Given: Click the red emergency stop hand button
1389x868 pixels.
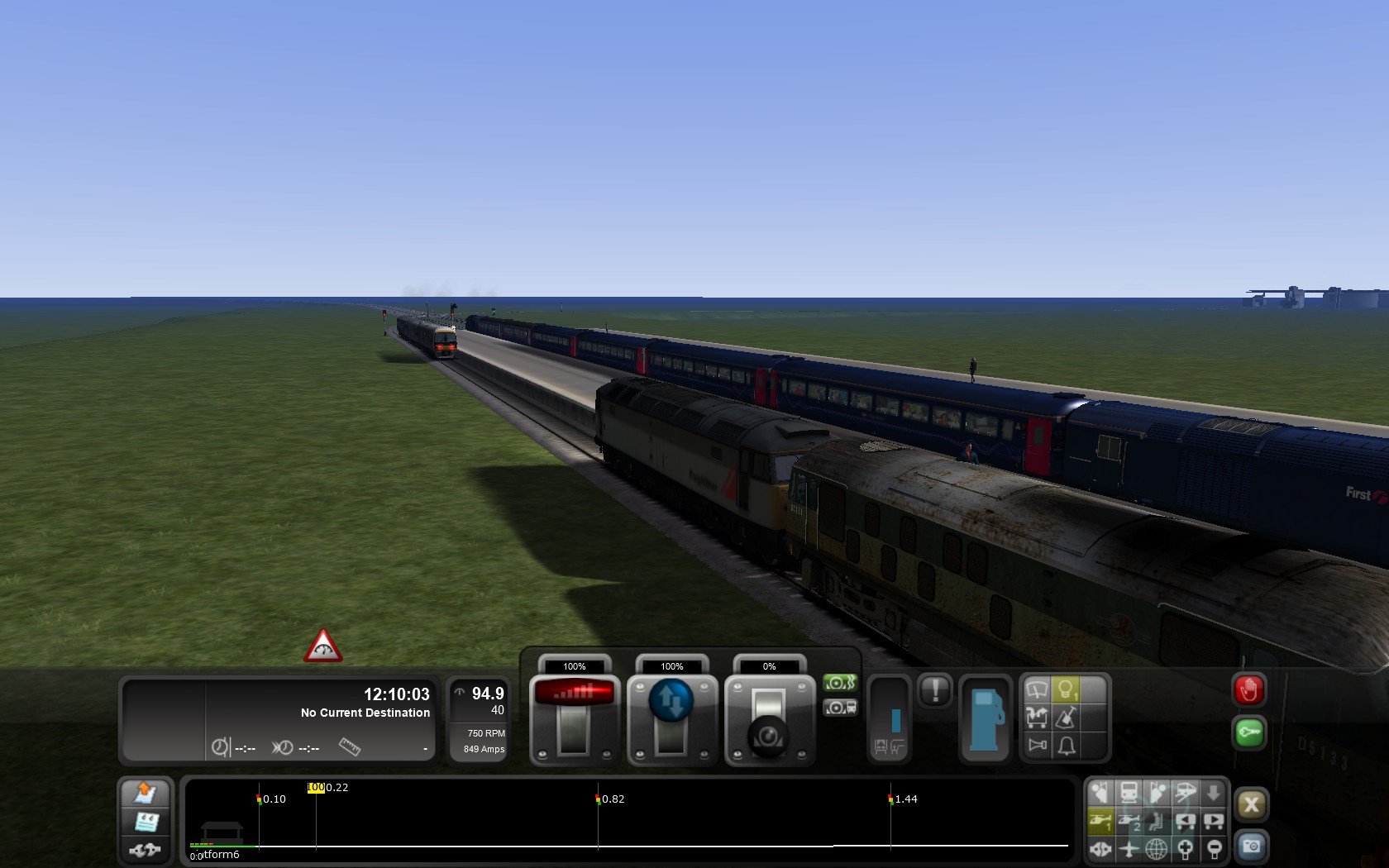Looking at the screenshot, I should (1248, 690).
